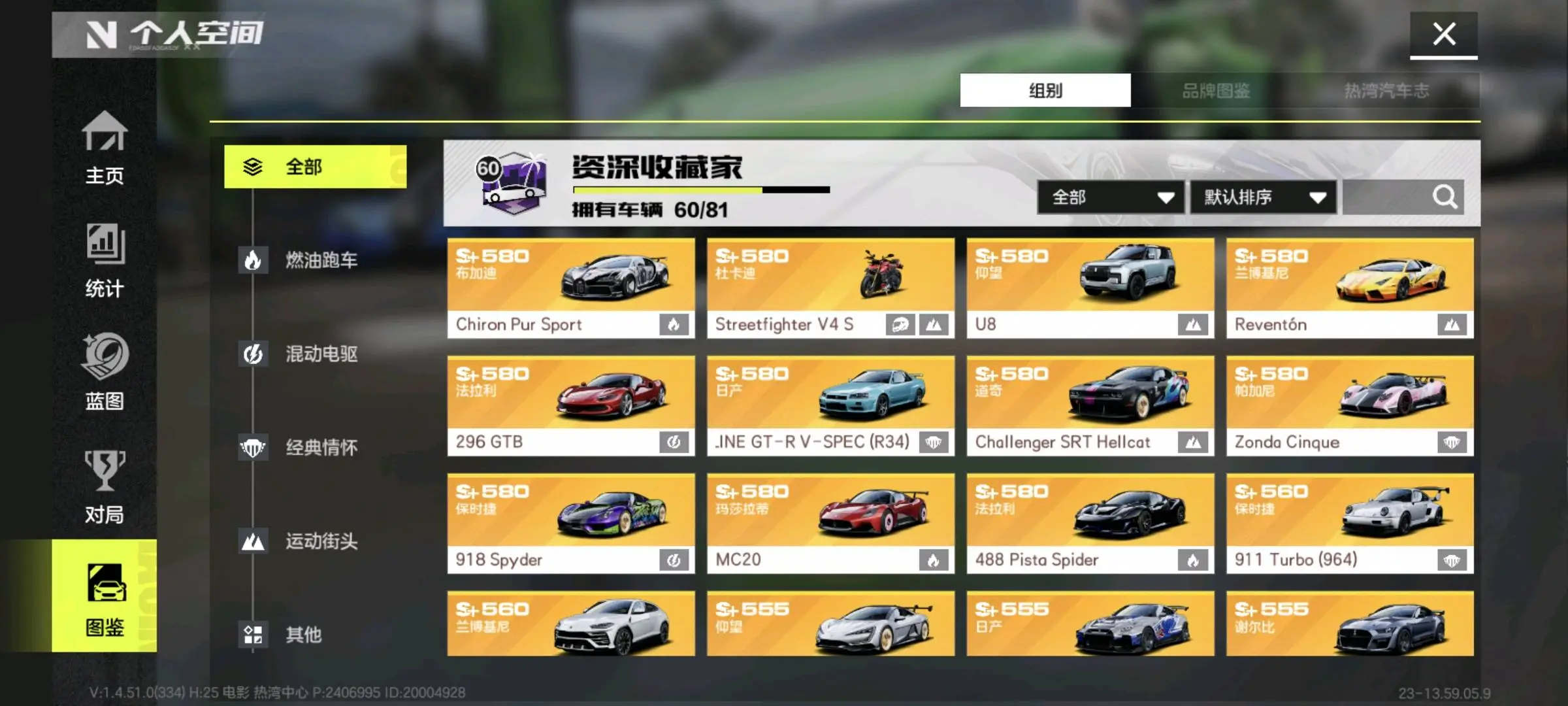Switch to the 品牌图鉴 tab

coord(1216,90)
